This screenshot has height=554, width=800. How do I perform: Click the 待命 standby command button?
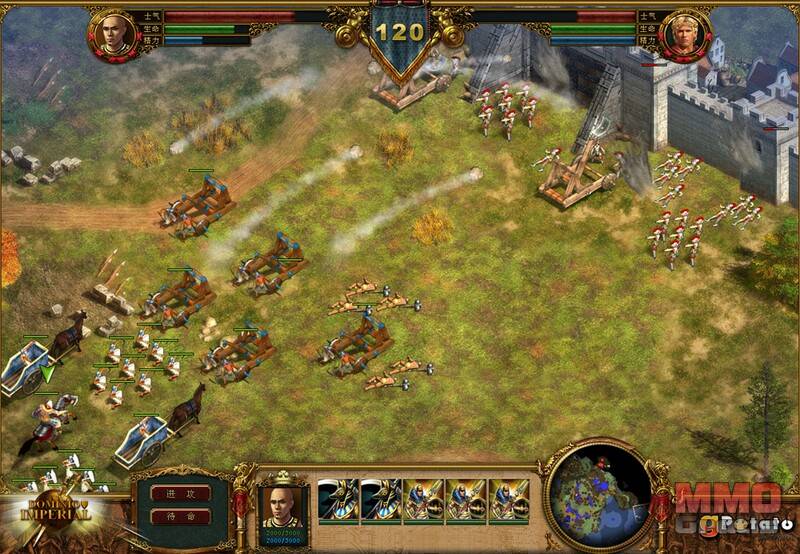click(x=181, y=517)
